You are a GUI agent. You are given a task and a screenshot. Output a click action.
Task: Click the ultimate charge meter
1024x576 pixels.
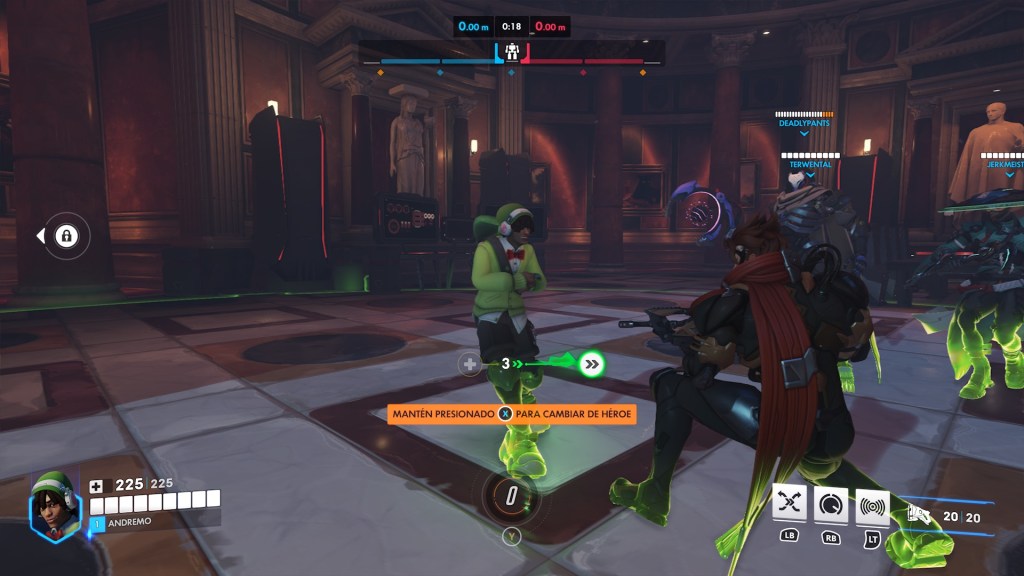coord(511,496)
